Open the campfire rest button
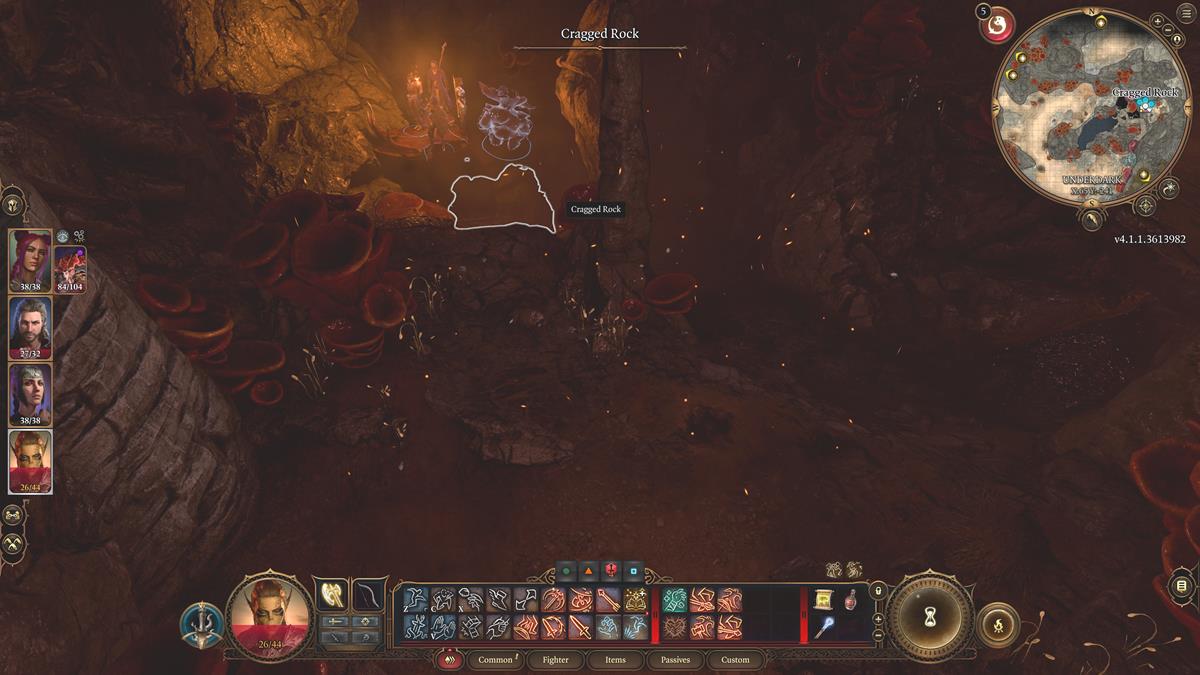1200x675 pixels. coord(998,625)
